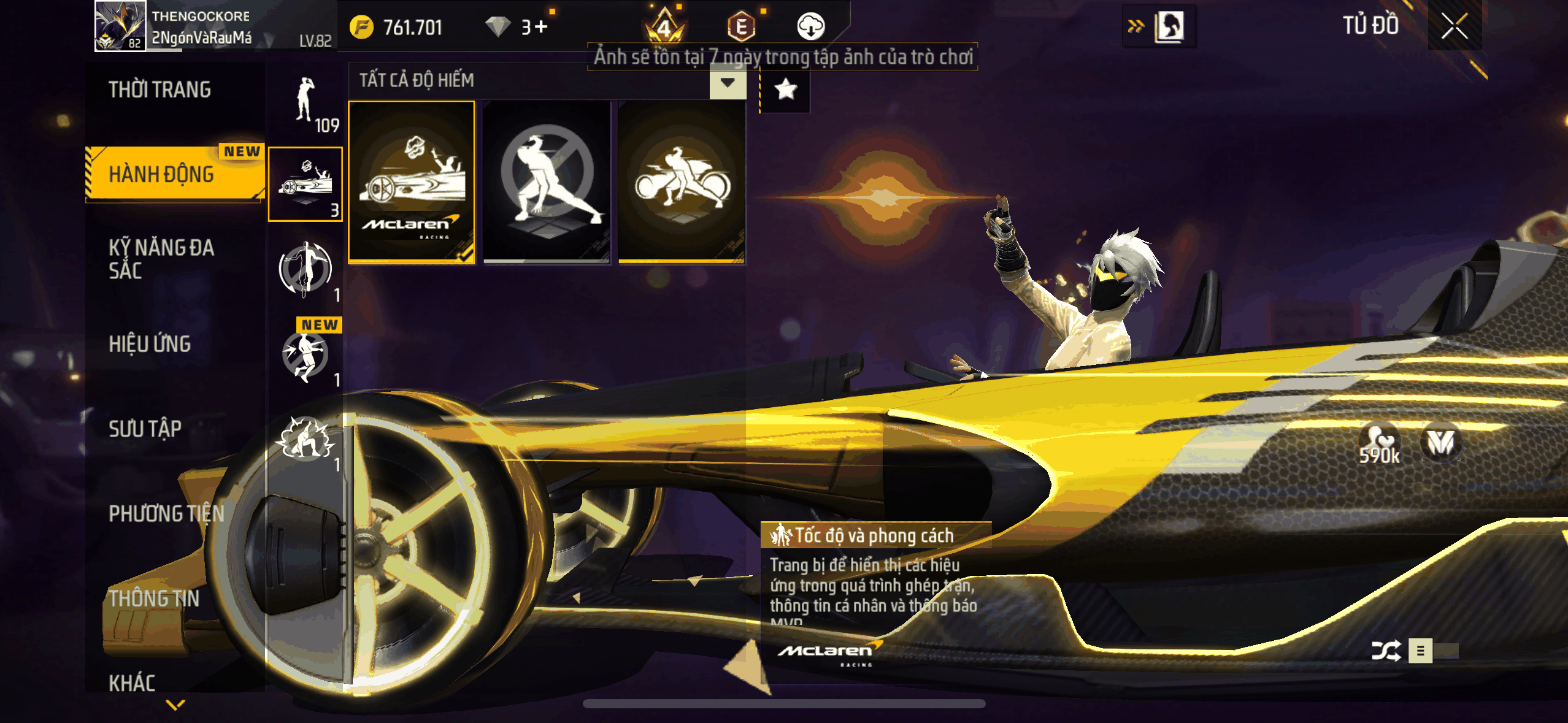Click the shuffle random icon

[1385, 651]
